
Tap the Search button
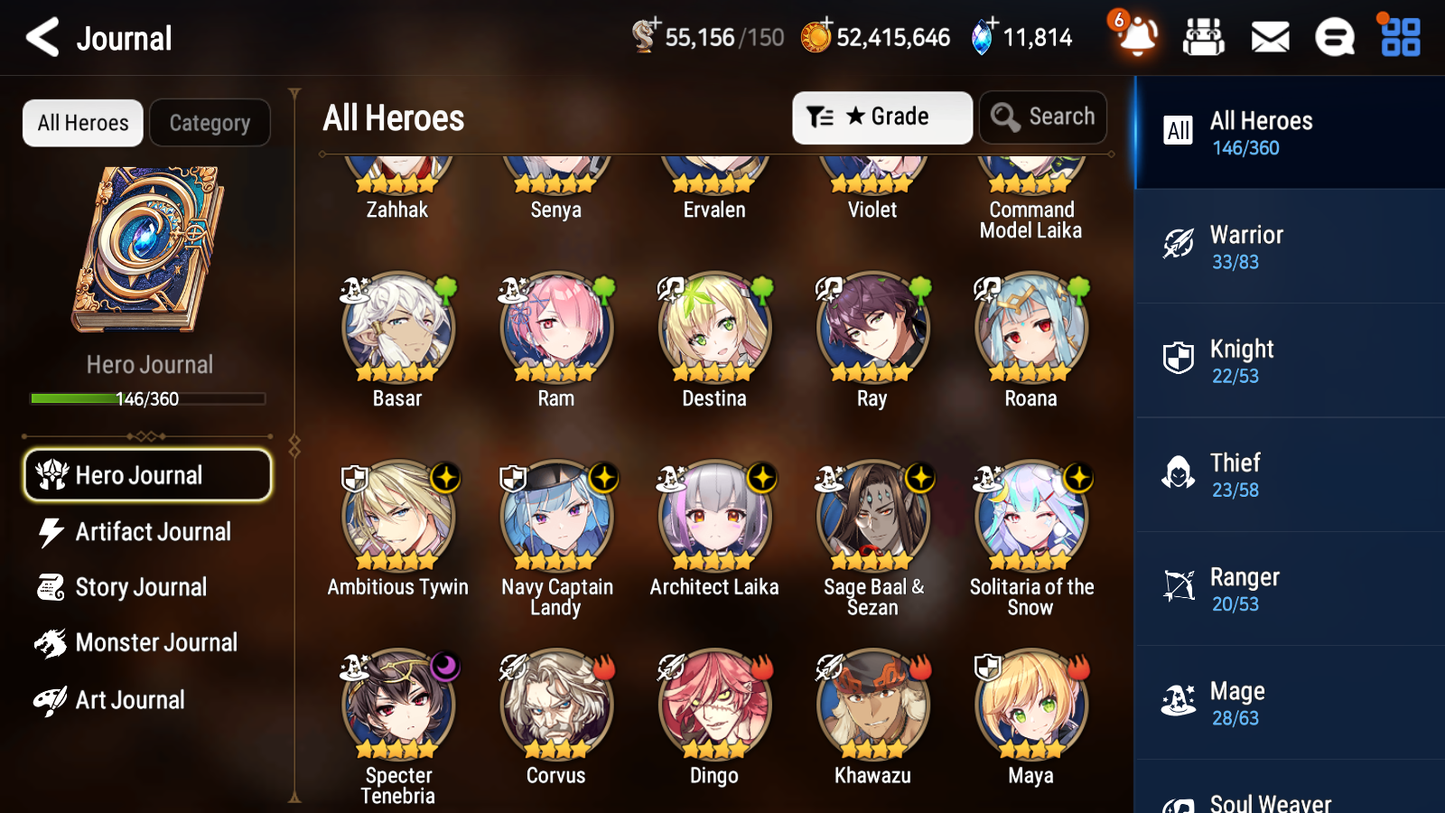coord(1043,117)
